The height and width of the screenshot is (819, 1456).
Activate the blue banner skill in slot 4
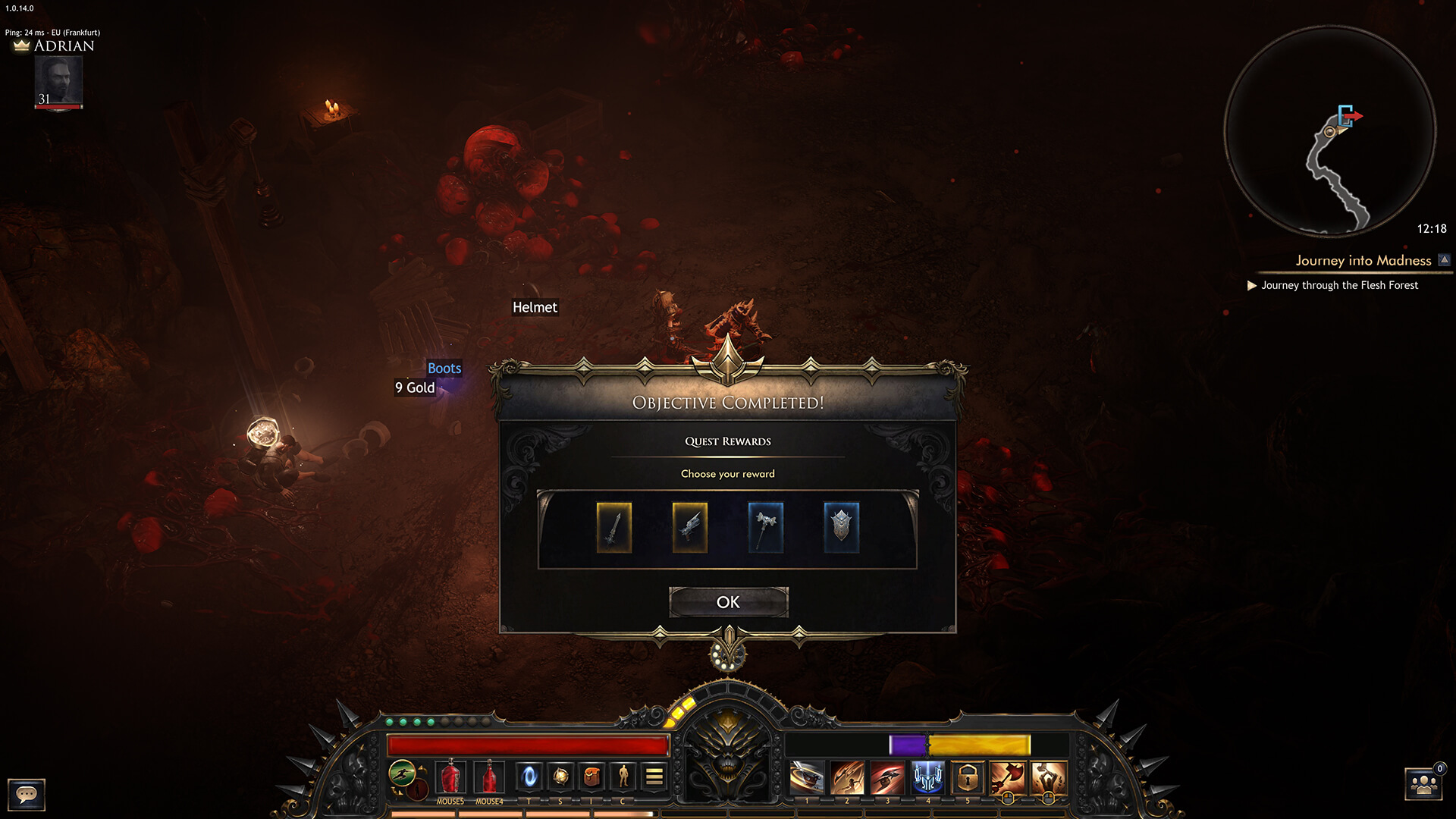pos(927,777)
